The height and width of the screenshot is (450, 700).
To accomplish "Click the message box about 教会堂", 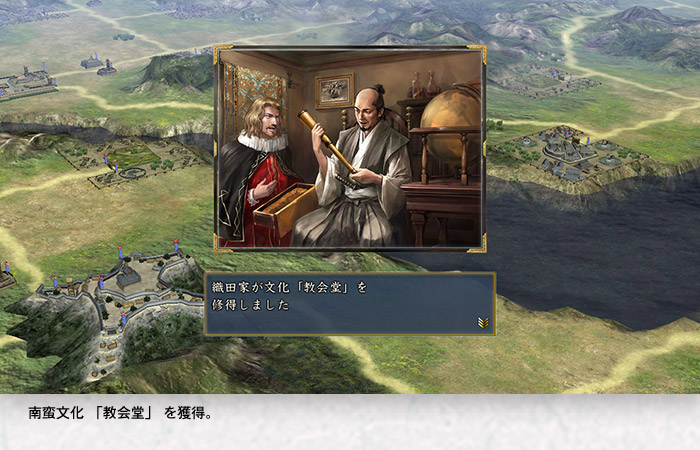I will tap(349, 303).
